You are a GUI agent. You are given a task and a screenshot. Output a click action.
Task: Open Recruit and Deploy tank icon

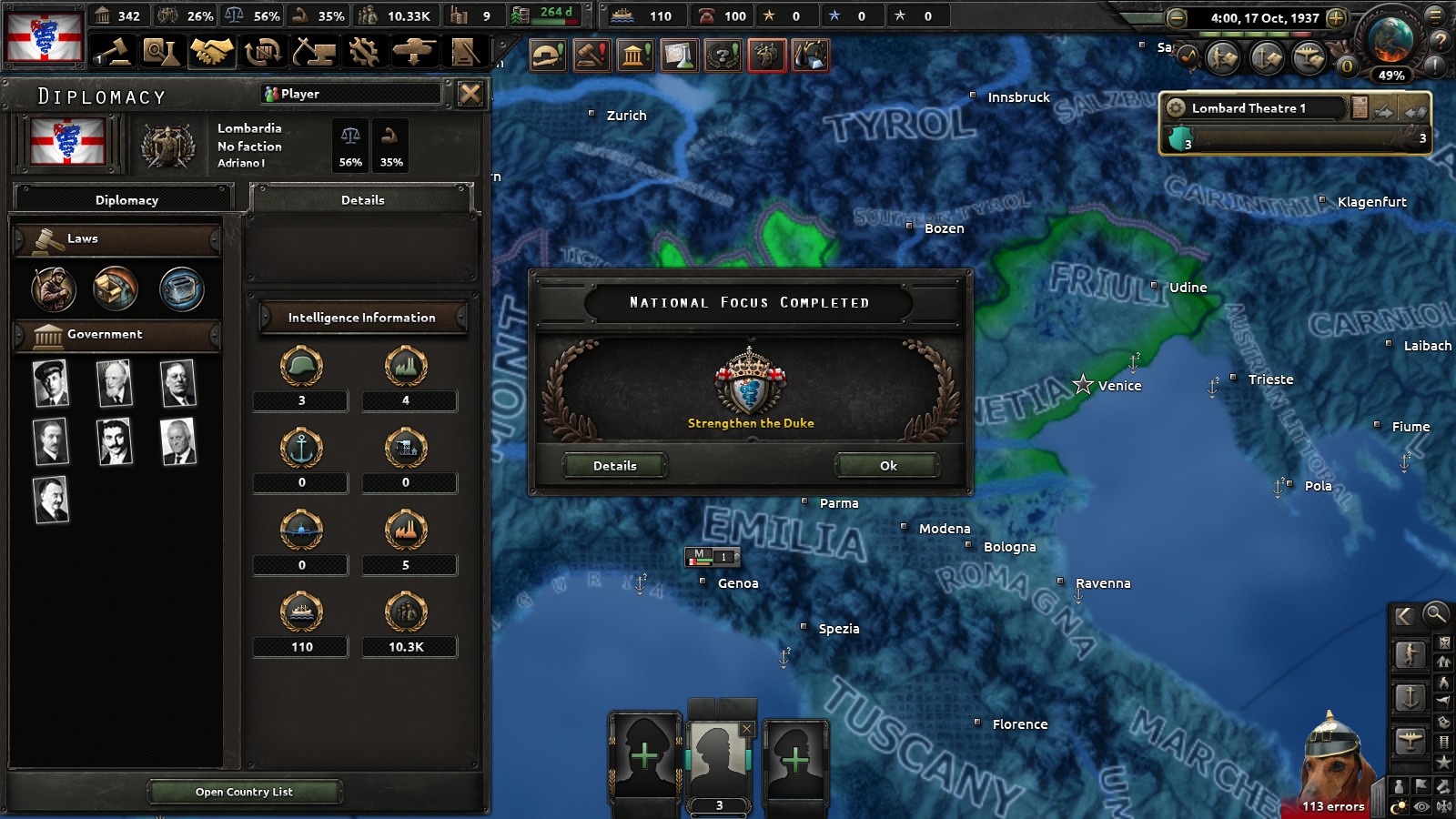tap(415, 55)
